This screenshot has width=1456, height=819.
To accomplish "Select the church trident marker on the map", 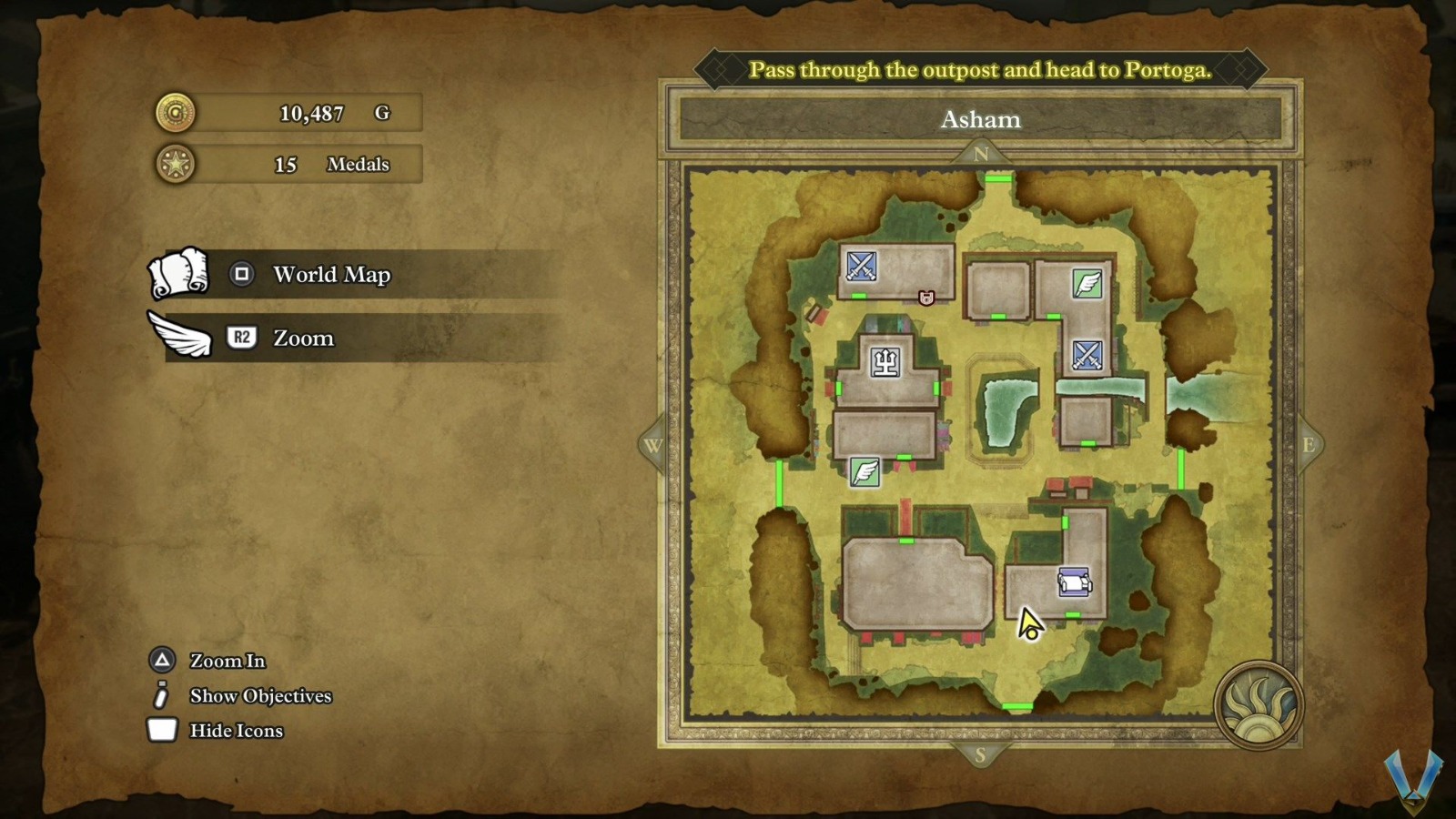I will click(x=885, y=362).
